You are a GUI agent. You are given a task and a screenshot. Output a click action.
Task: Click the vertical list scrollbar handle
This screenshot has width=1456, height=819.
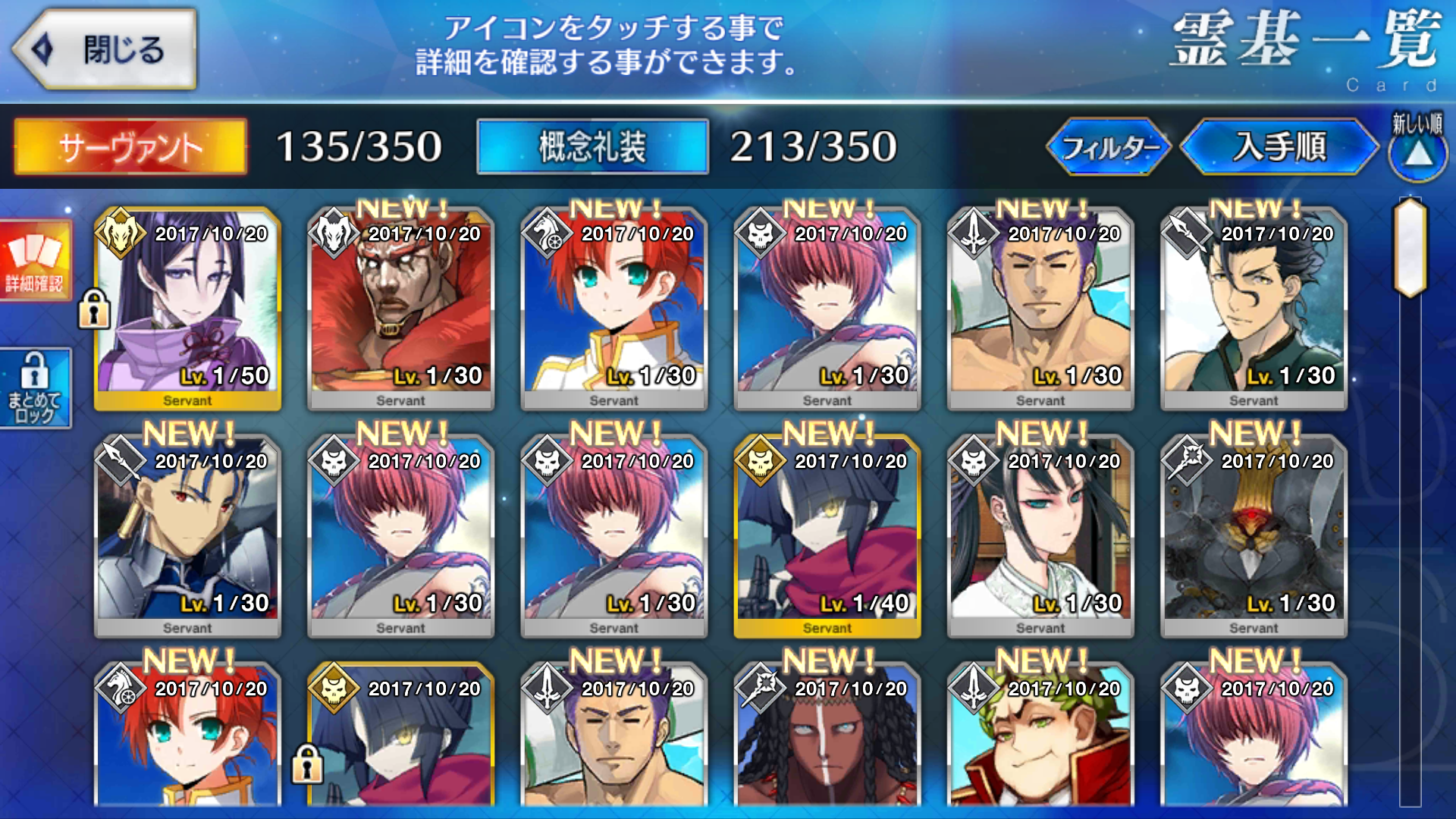tap(1410, 247)
